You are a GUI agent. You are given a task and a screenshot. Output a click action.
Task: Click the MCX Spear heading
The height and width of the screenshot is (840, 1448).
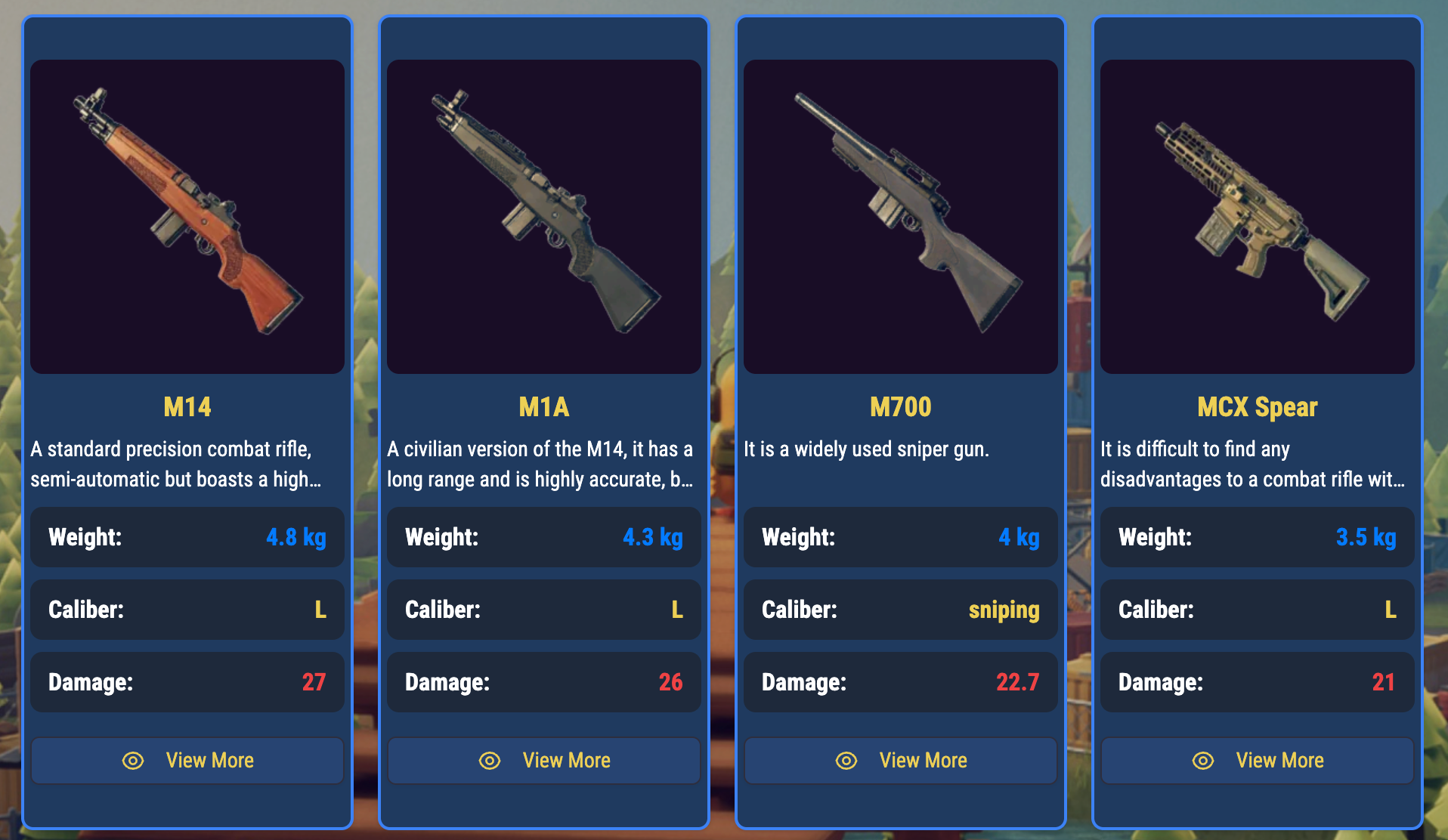pyautogui.click(x=1258, y=407)
